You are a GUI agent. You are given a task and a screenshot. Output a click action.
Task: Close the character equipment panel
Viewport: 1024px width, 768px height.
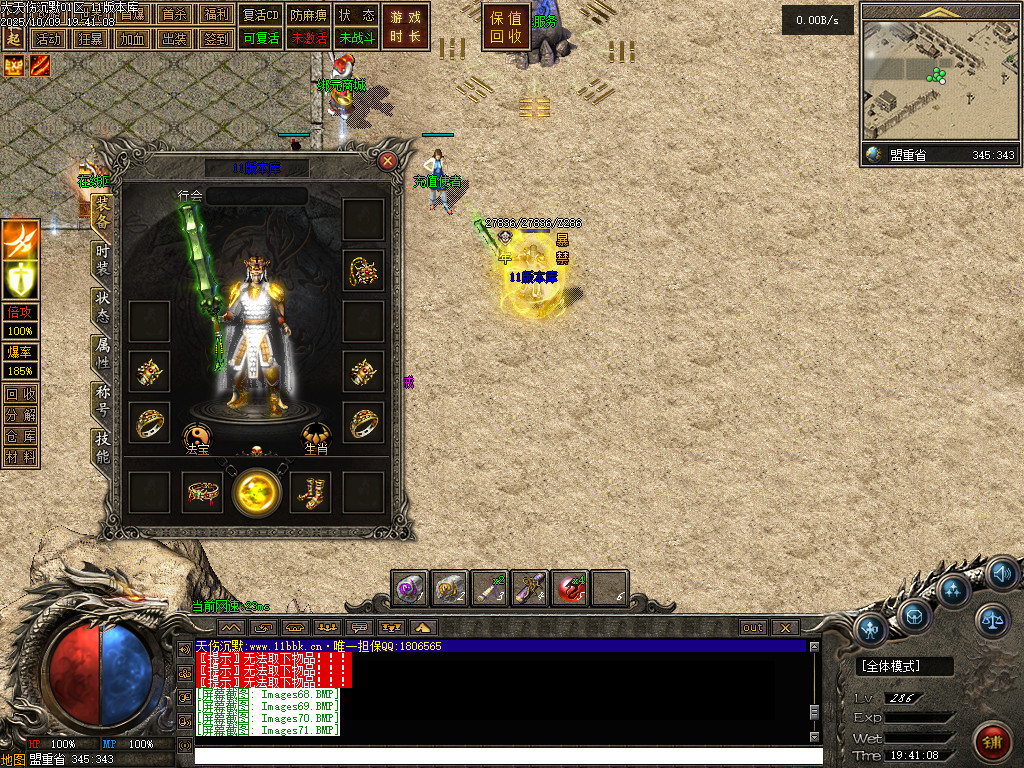[388, 160]
